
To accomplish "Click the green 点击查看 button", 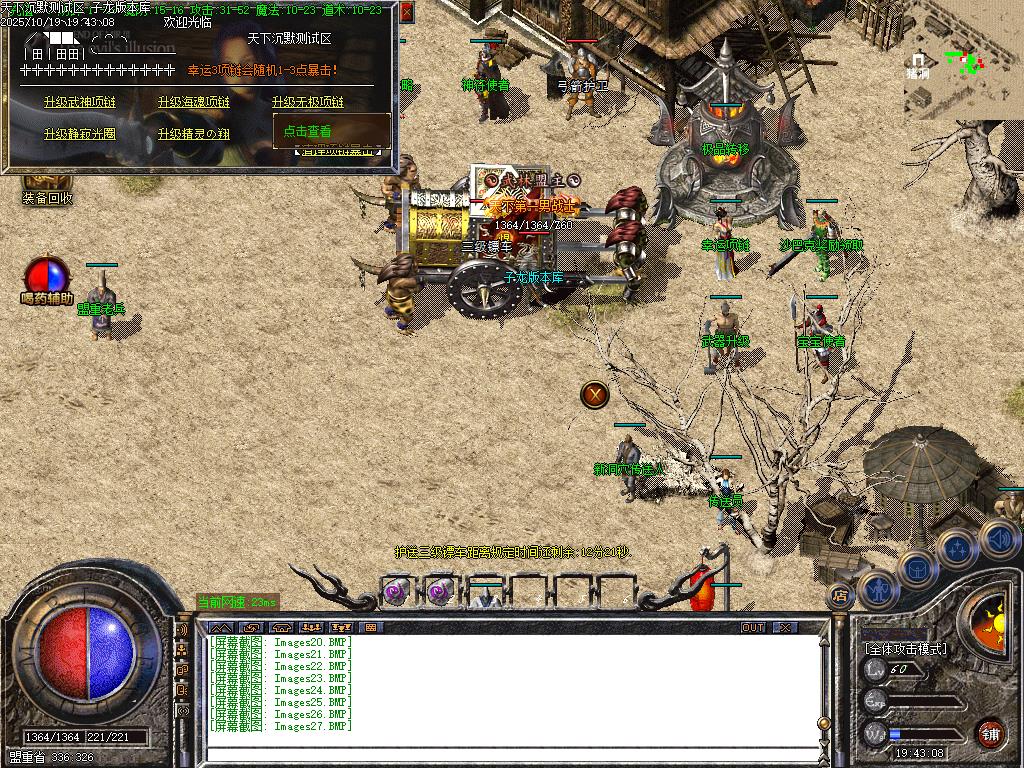I will pyautogui.click(x=307, y=131).
